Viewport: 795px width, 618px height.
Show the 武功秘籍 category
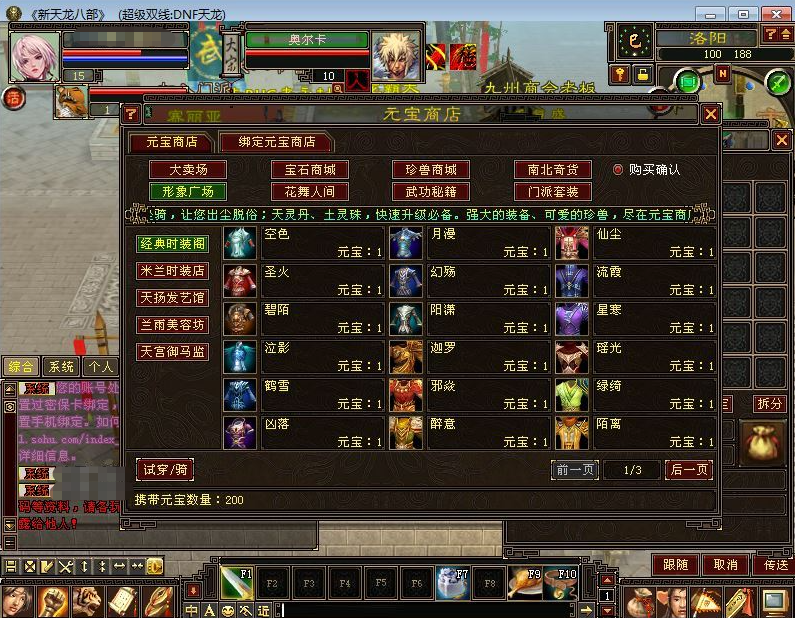[x=430, y=191]
